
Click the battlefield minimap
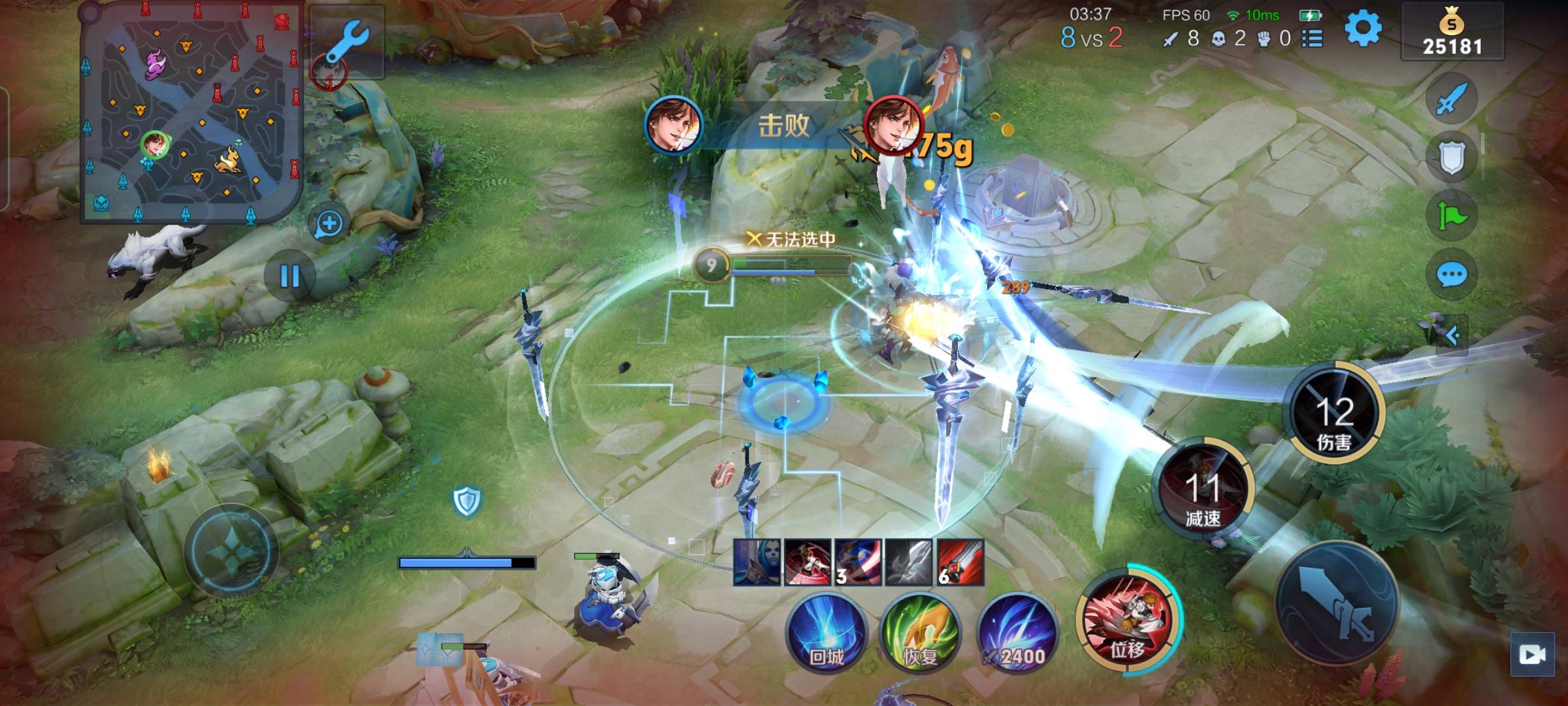[x=191, y=112]
